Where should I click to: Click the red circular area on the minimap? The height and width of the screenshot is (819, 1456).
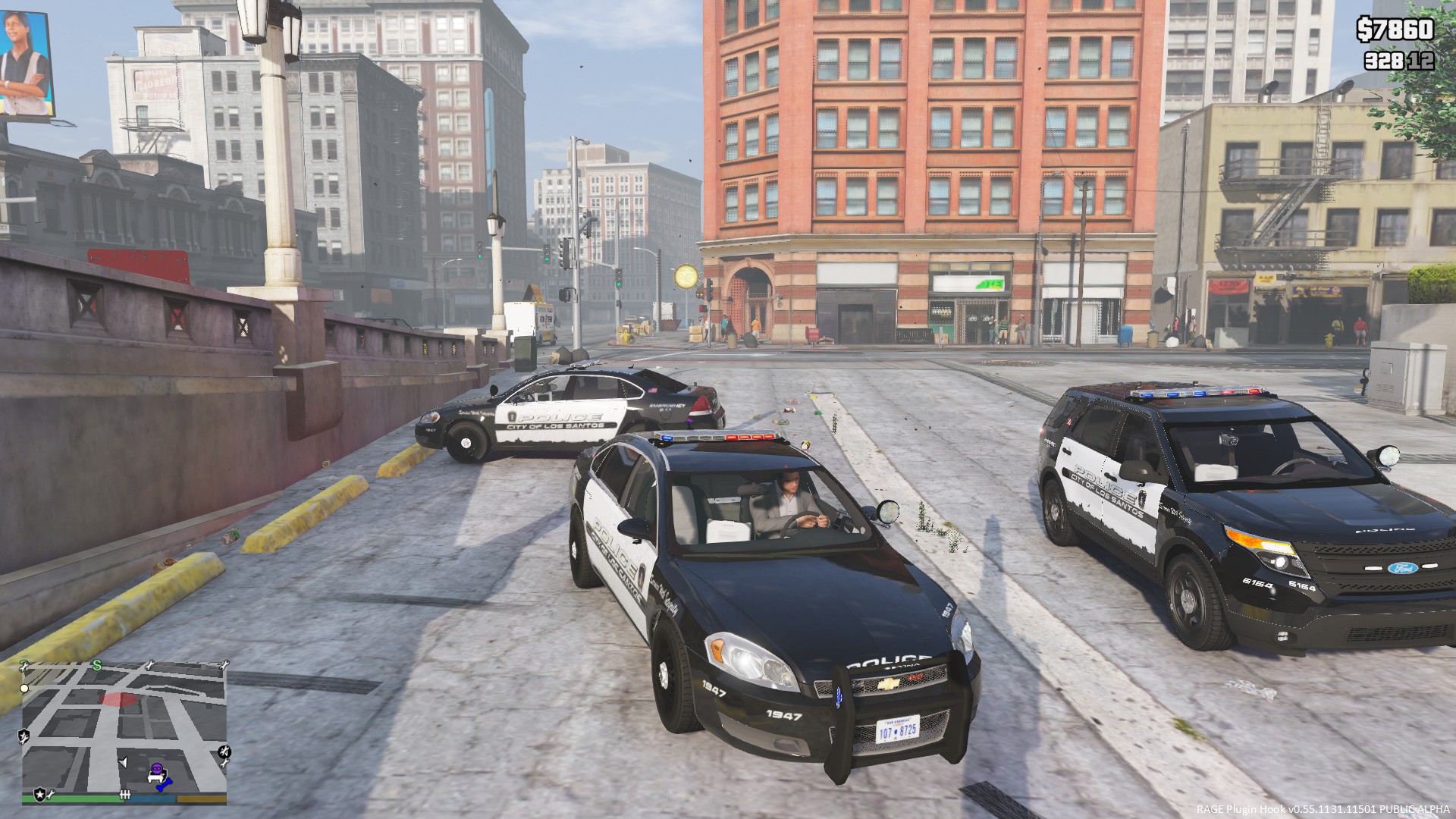coord(117,699)
